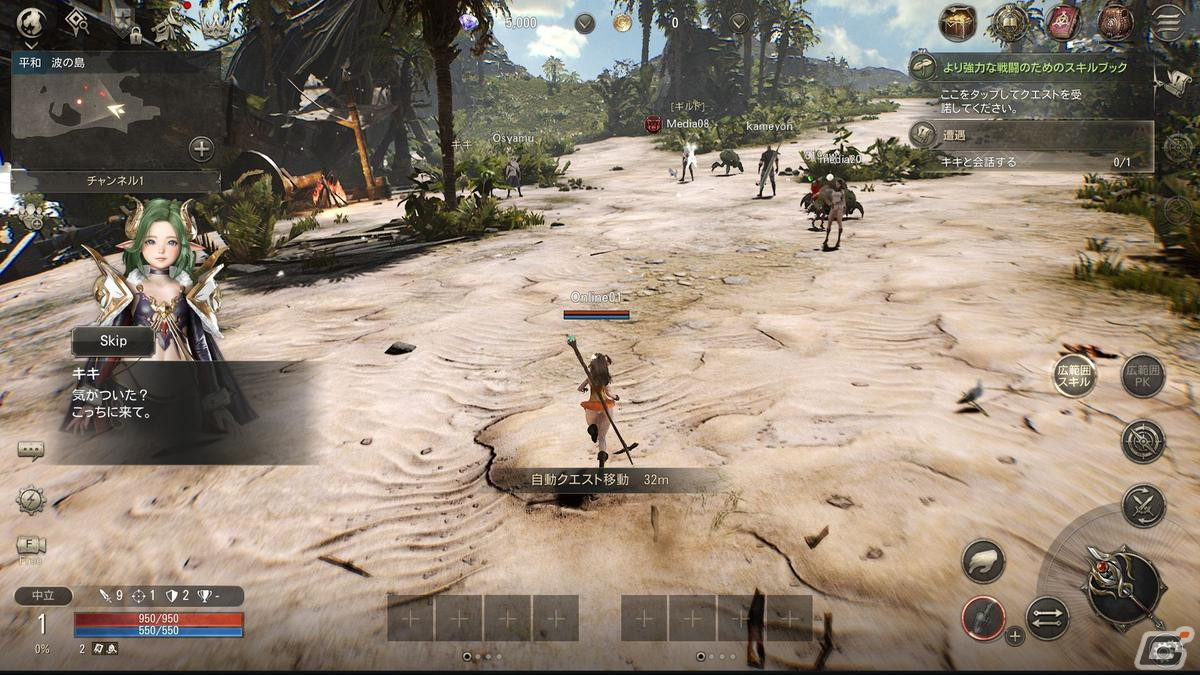Skip Kiki's dialogue with the Skip button
The width and height of the screenshot is (1200, 675).
click(113, 341)
